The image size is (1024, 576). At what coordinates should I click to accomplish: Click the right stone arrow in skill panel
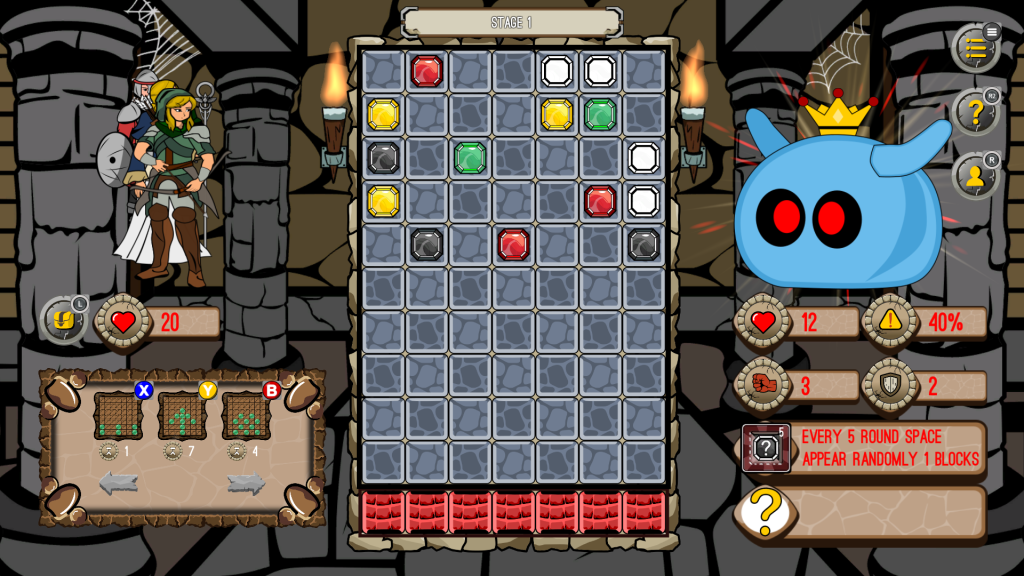point(246,484)
